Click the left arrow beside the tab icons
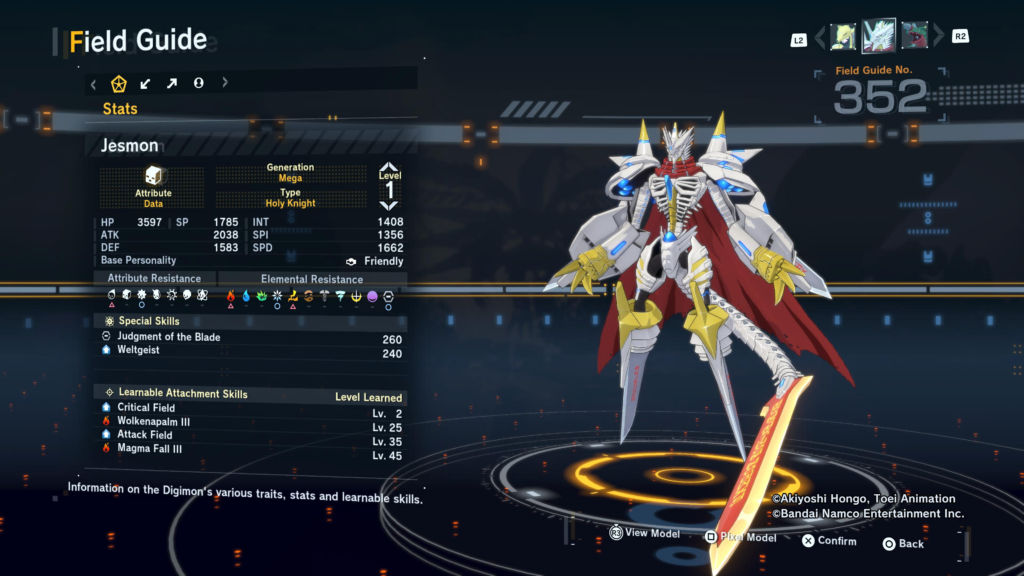 94,83
